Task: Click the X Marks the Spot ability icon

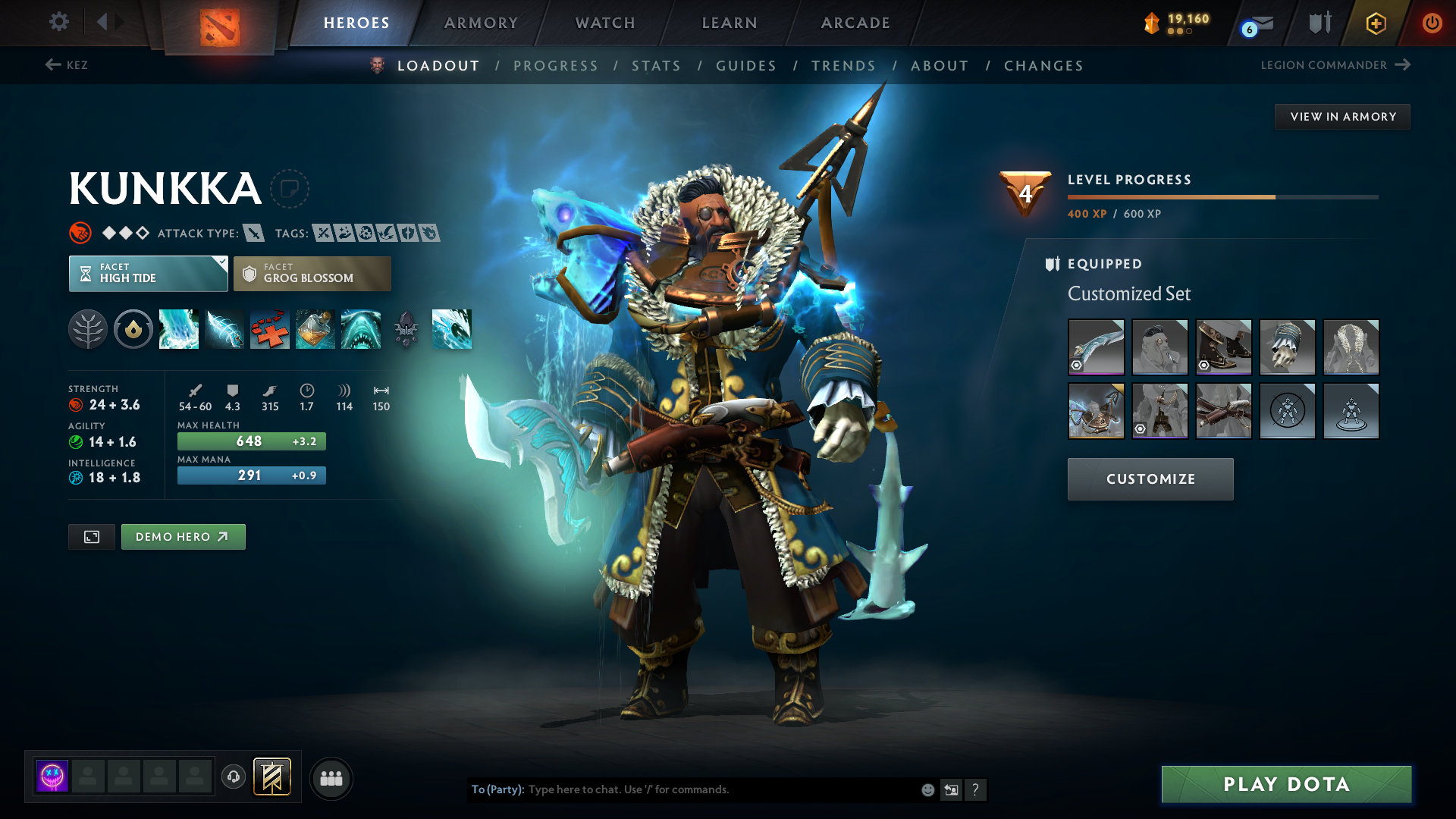Action: coord(270,329)
